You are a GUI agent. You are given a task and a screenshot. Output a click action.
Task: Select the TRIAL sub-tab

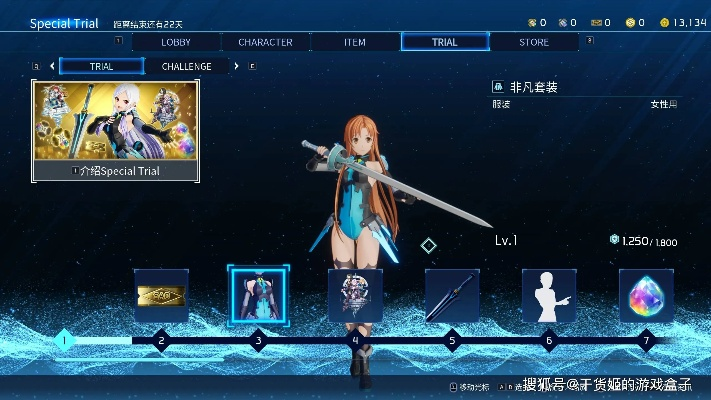(102, 67)
